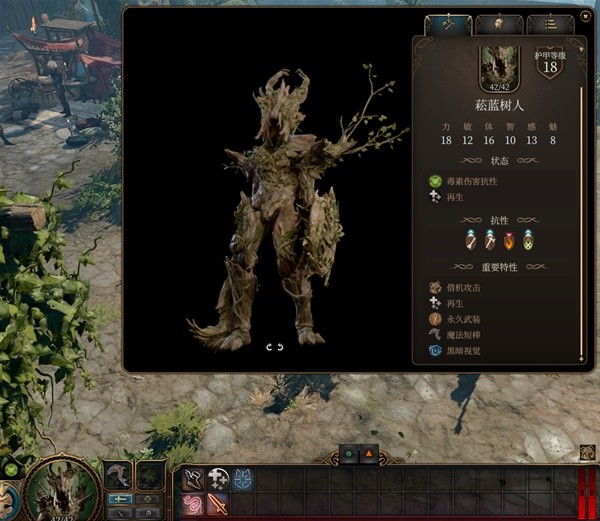Select the 魔法短棒 feature entry

click(462, 336)
